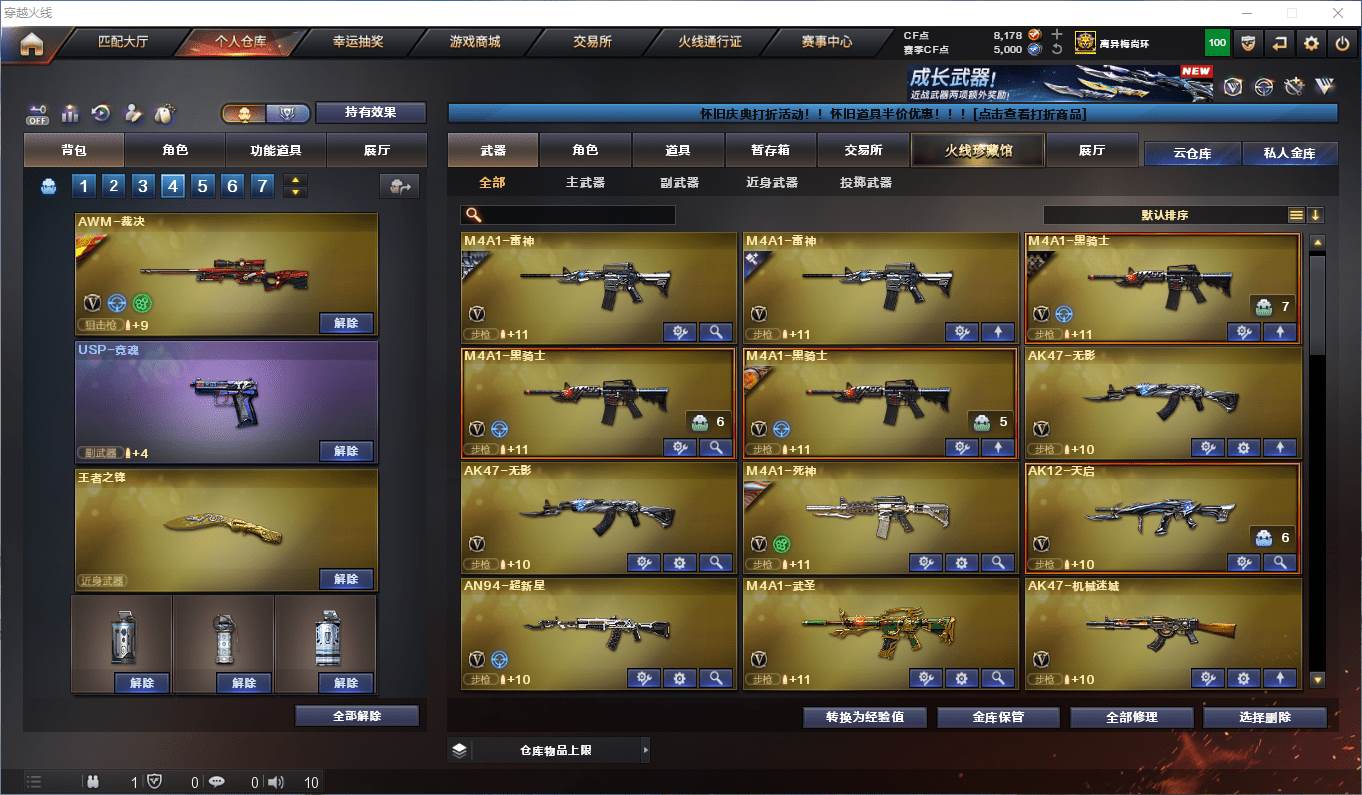The height and width of the screenshot is (795, 1362).
Task: Close the game window
Action: [1338, 13]
